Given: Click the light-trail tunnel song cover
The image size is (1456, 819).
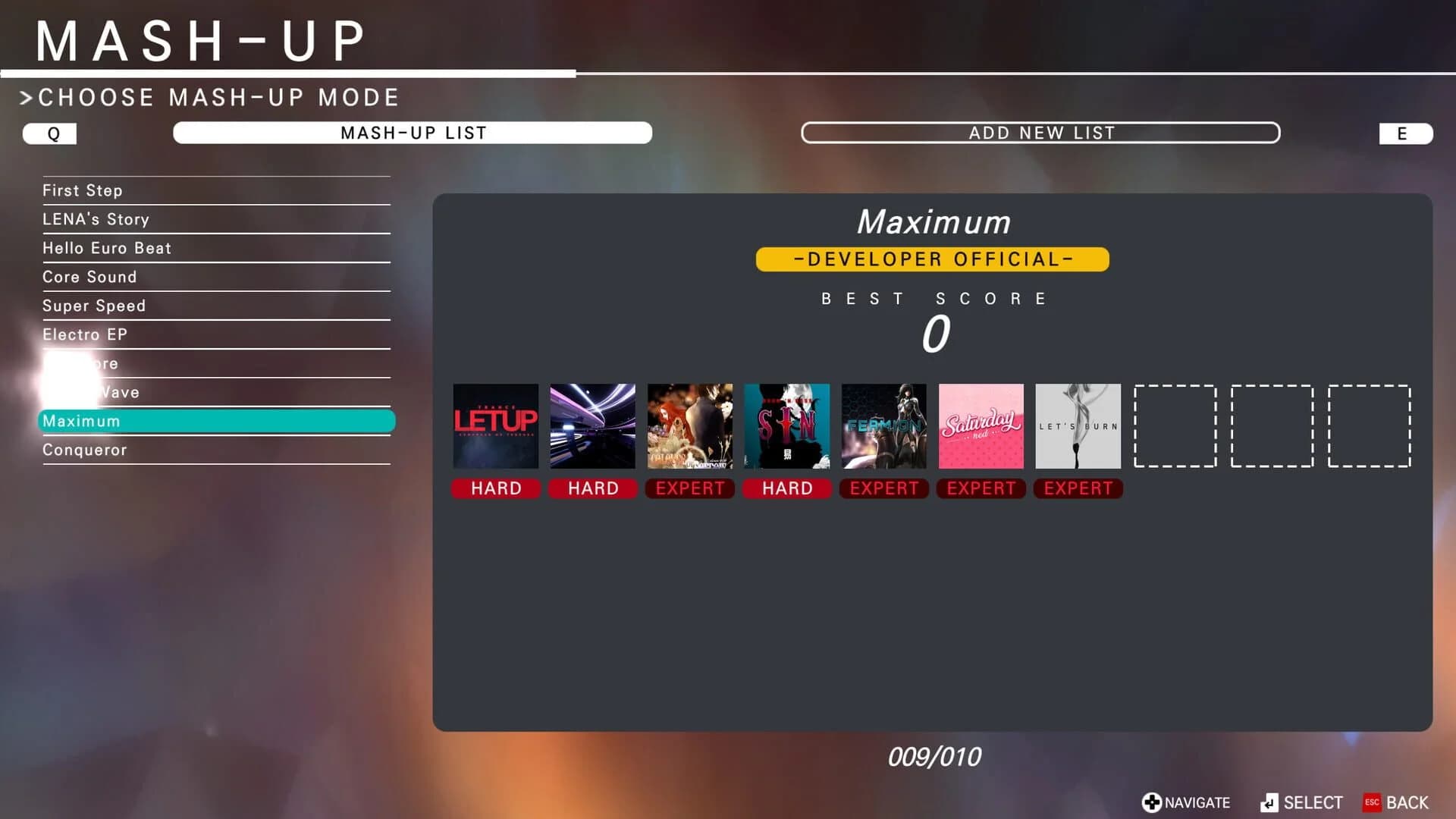Looking at the screenshot, I should (593, 425).
